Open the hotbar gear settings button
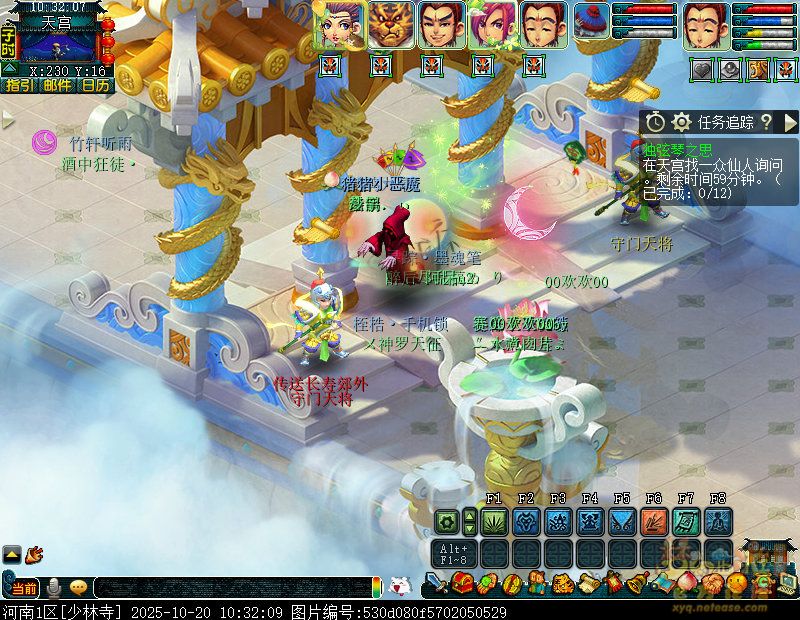 447,522
